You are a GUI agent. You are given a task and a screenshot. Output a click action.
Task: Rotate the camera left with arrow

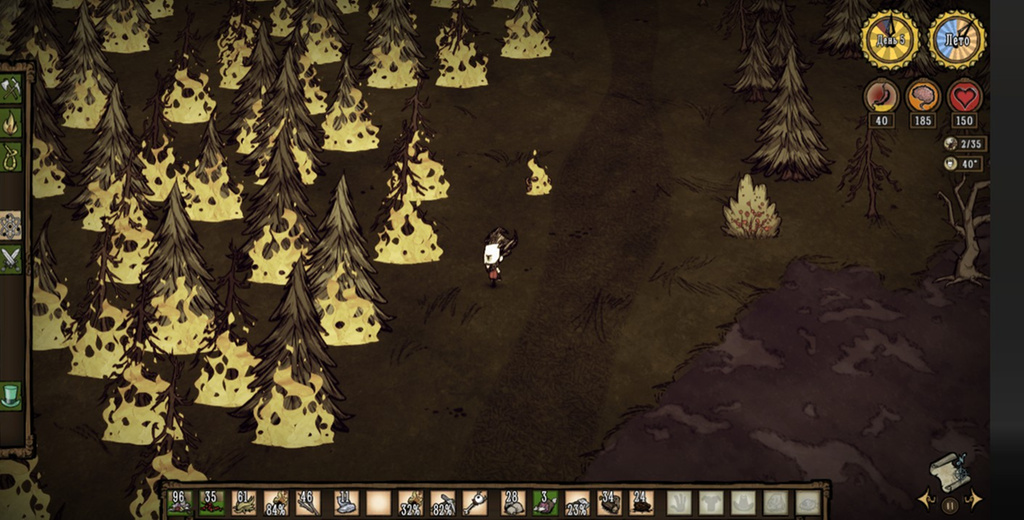[x=924, y=498]
